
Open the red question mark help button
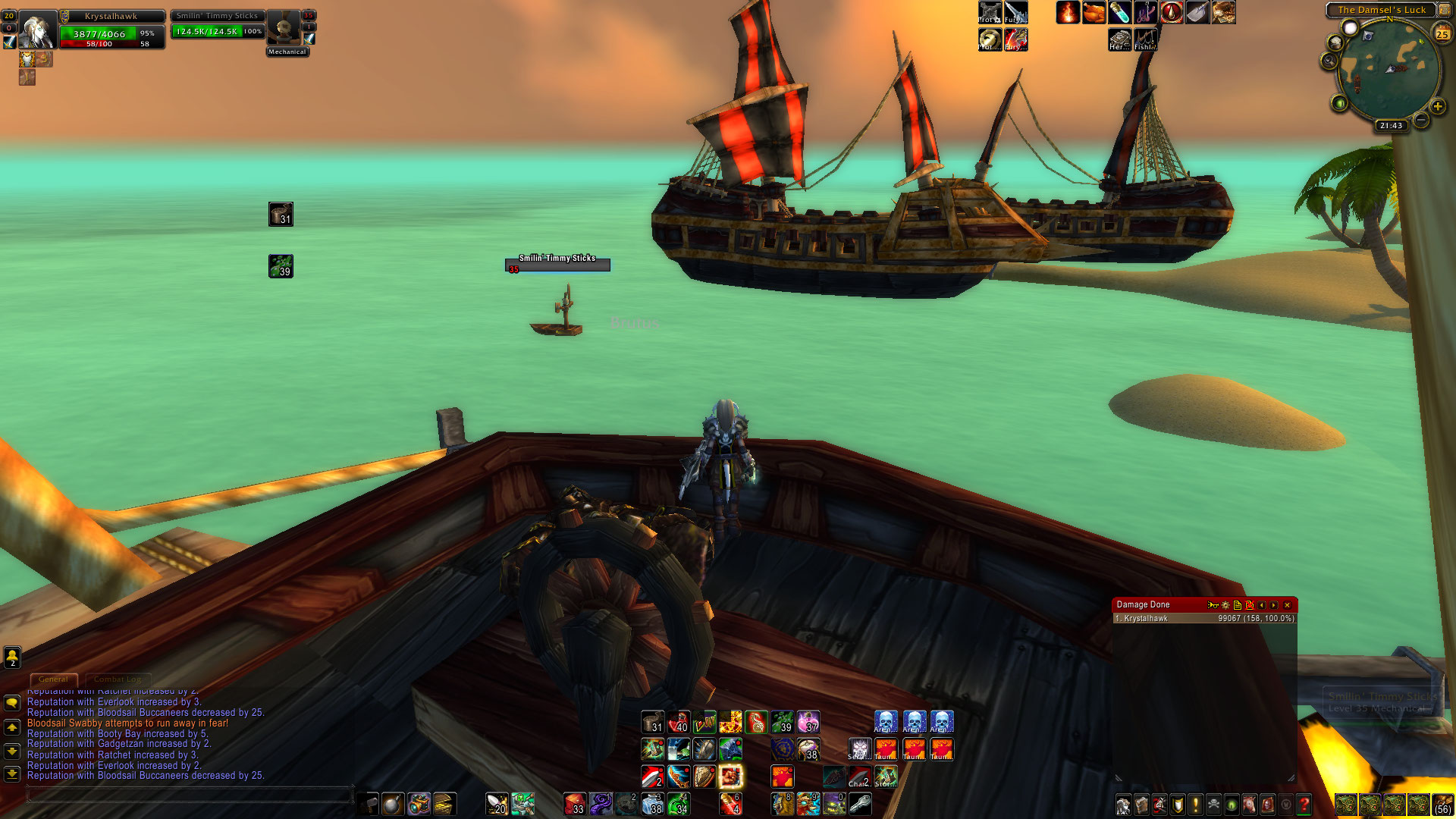[x=1304, y=804]
